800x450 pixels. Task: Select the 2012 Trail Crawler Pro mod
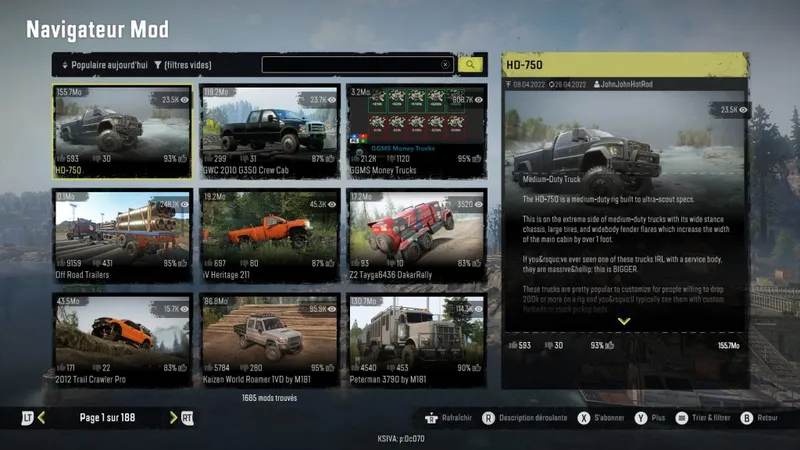(x=123, y=338)
